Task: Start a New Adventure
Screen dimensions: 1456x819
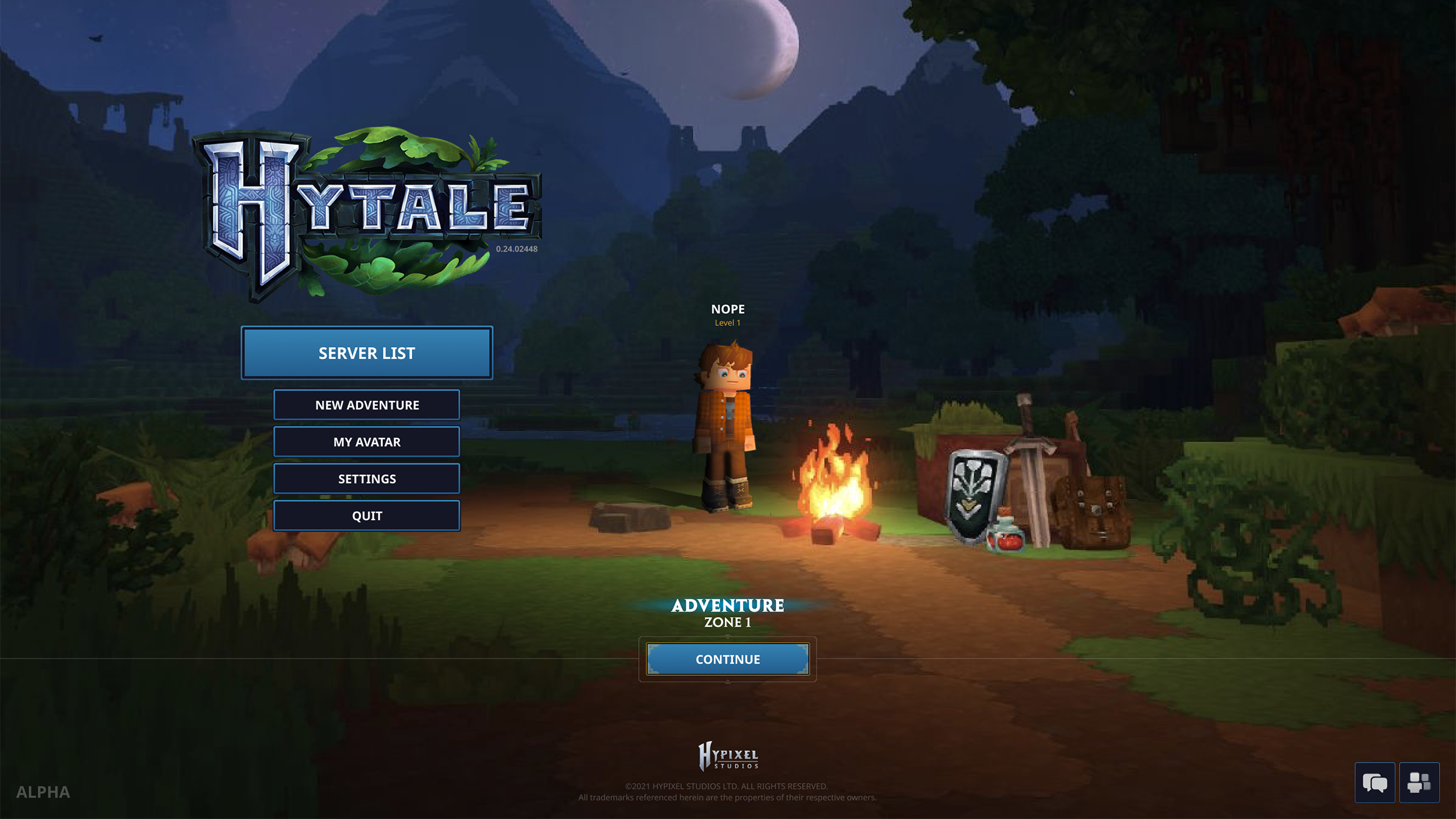Action: tap(366, 405)
